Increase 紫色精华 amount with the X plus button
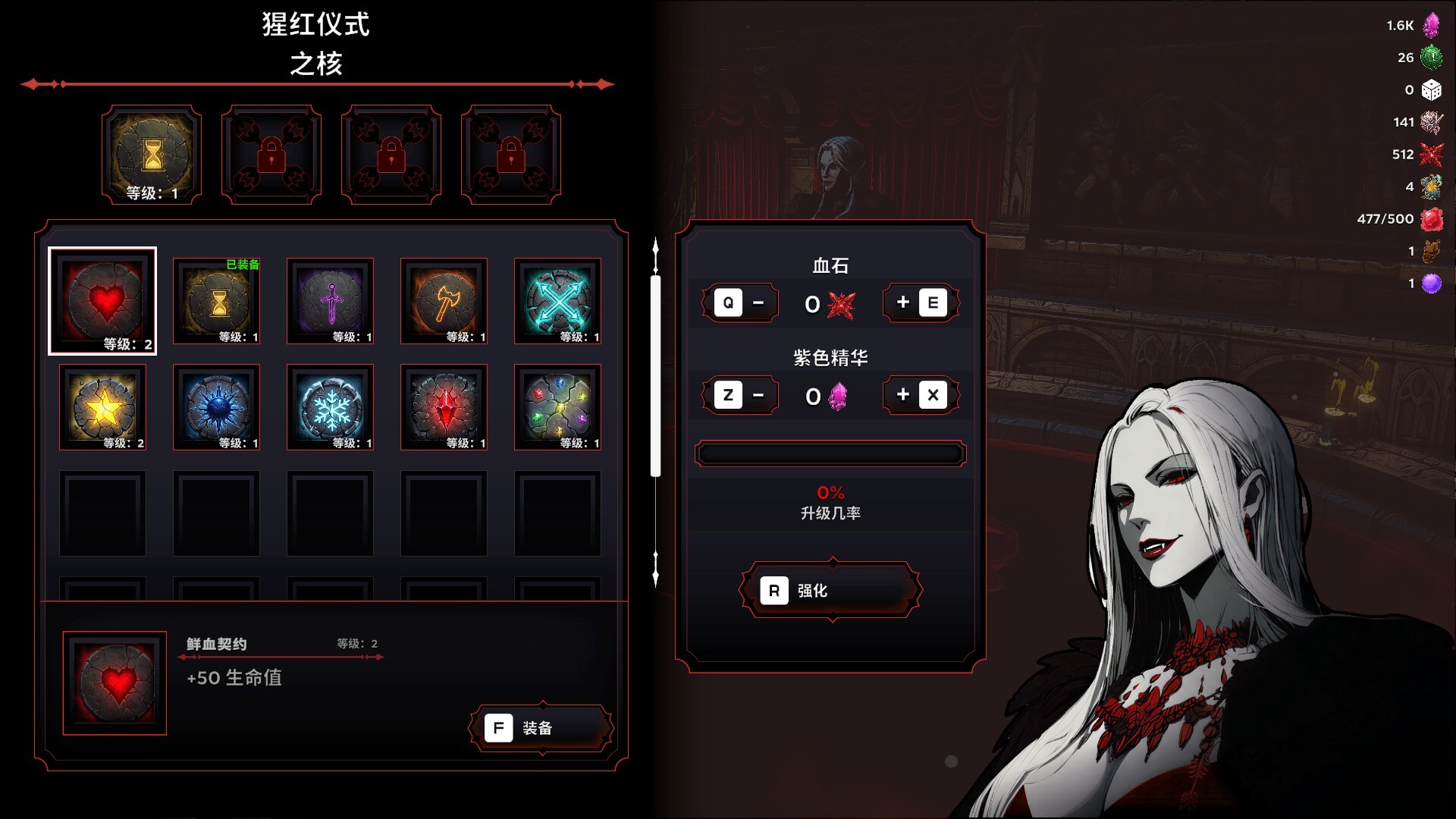 [920, 394]
